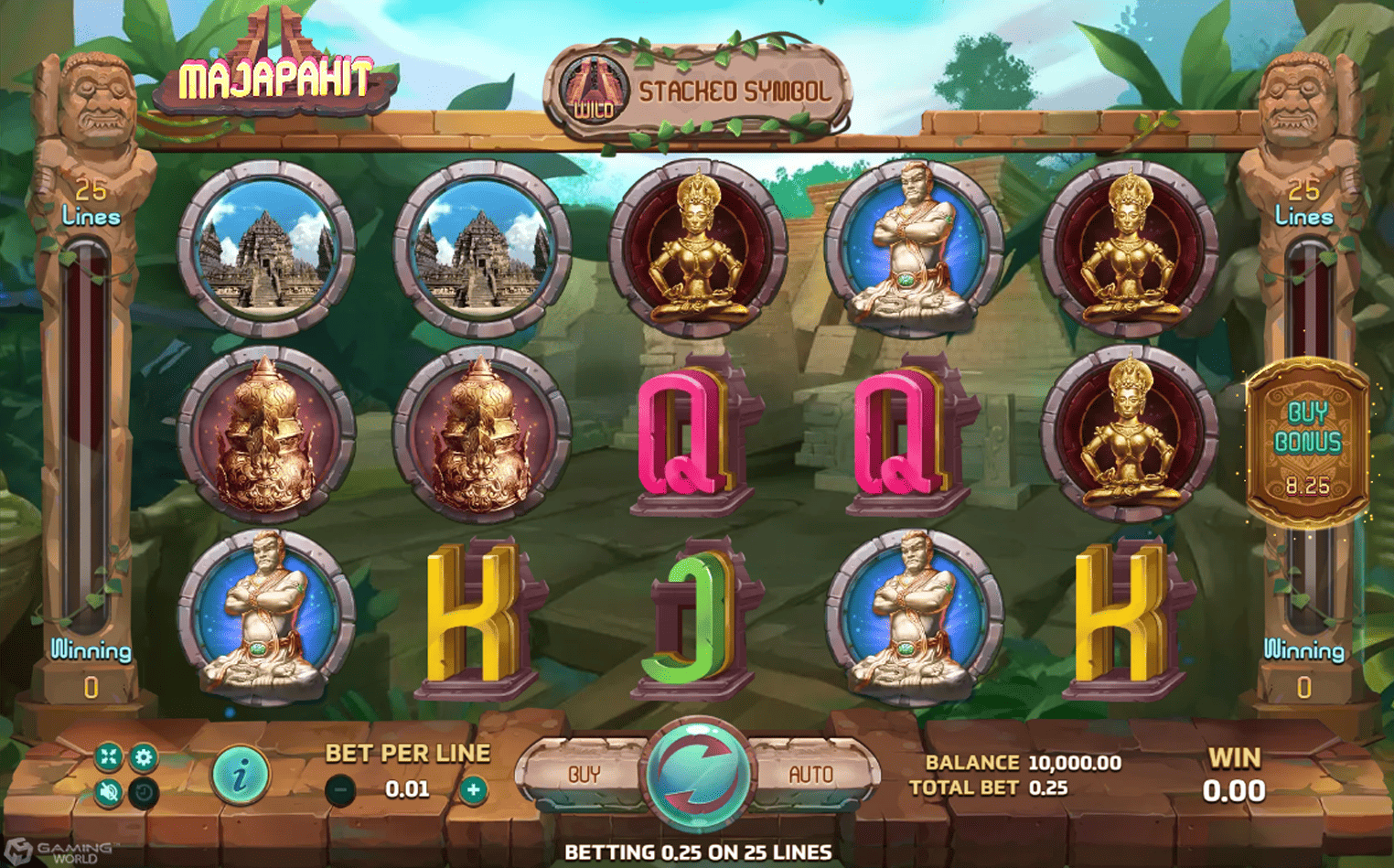Mute the game sound
The width and height of the screenshot is (1394, 868).
108,792
